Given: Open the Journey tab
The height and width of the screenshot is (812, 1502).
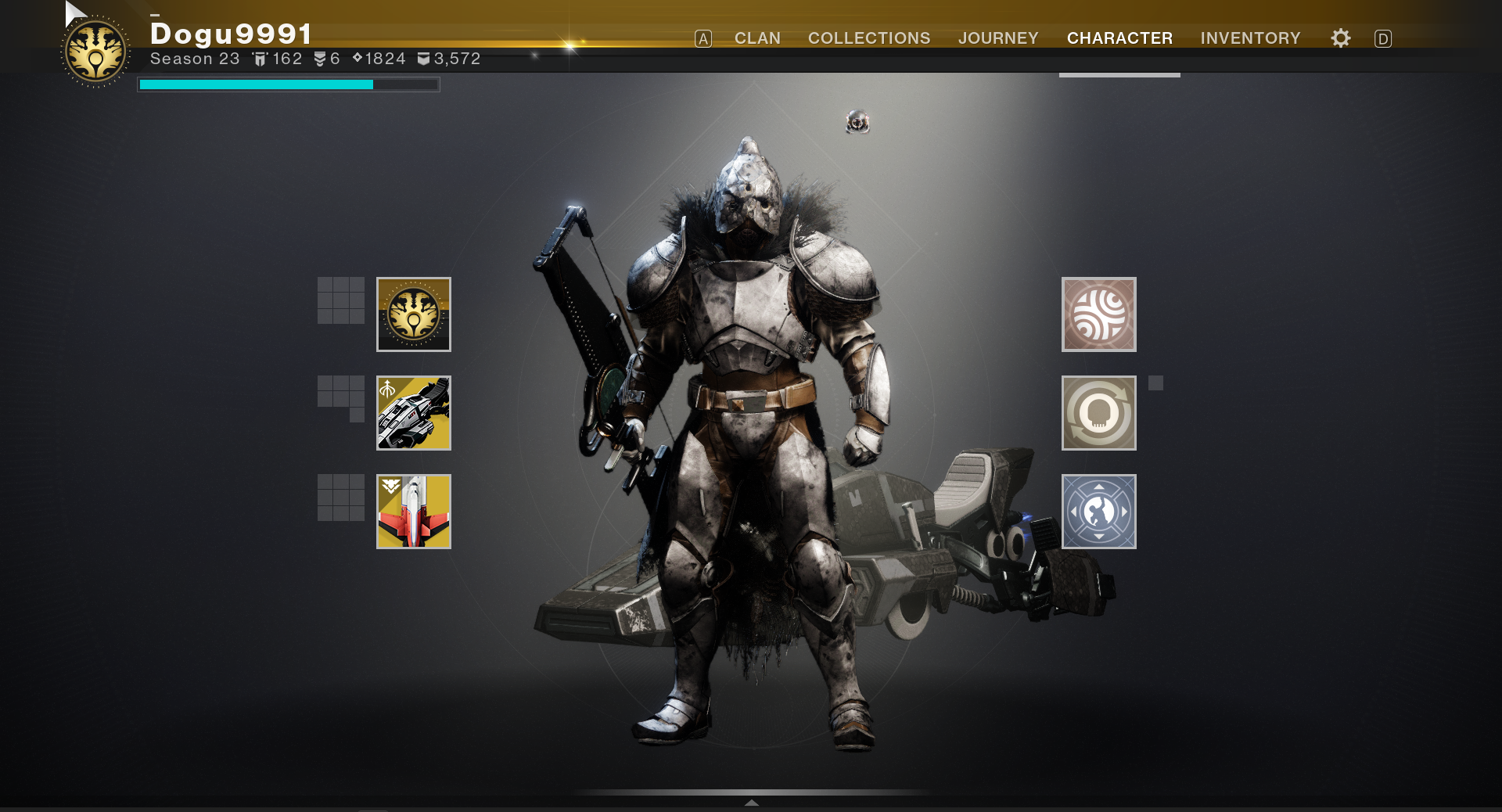Looking at the screenshot, I should click(x=998, y=38).
